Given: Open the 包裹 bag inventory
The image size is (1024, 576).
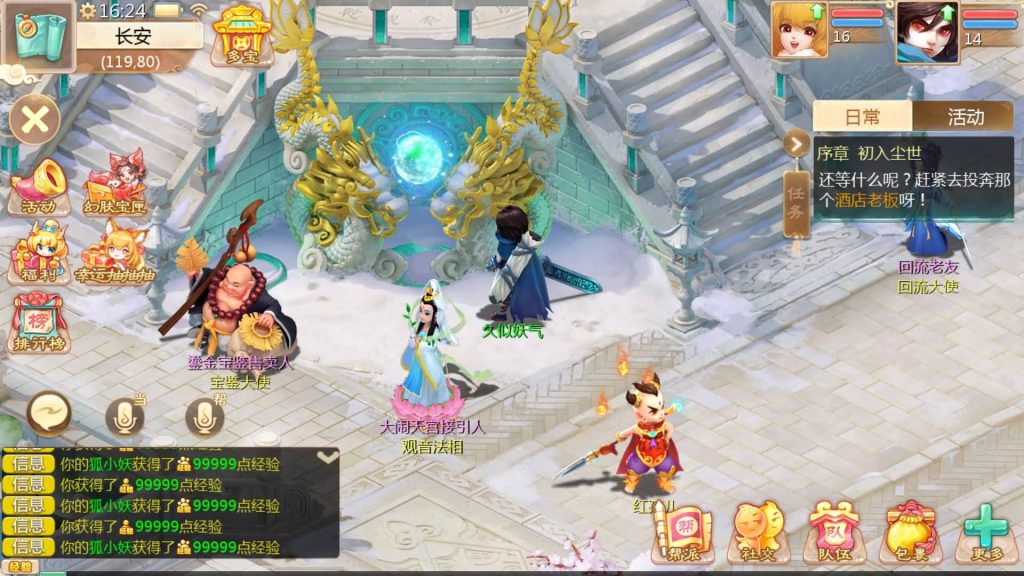Looking at the screenshot, I should [909, 531].
